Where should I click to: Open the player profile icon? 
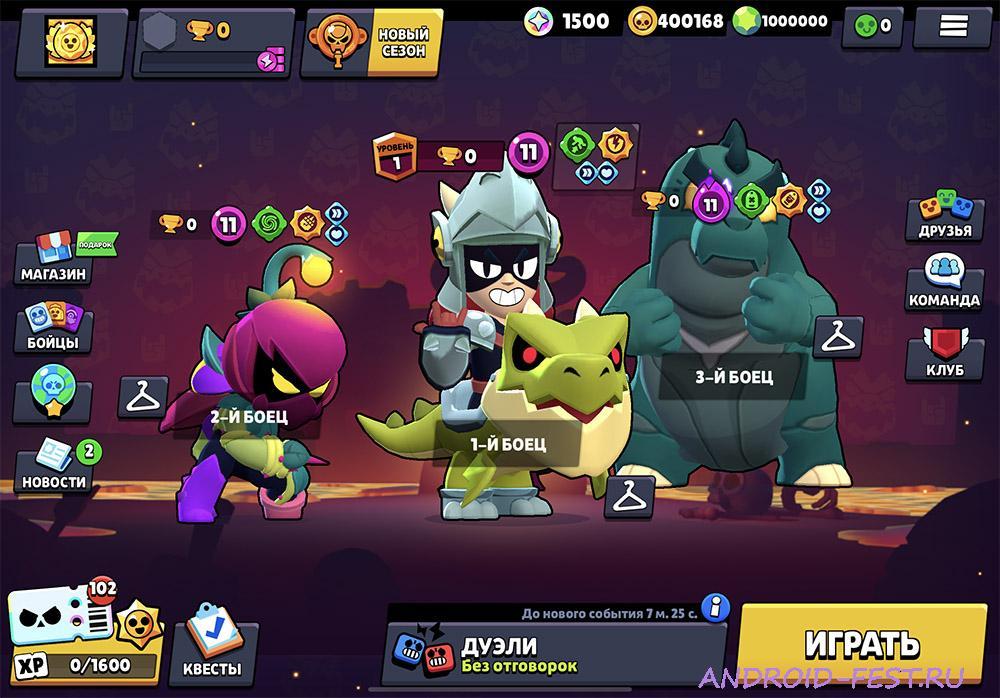click(x=69, y=41)
